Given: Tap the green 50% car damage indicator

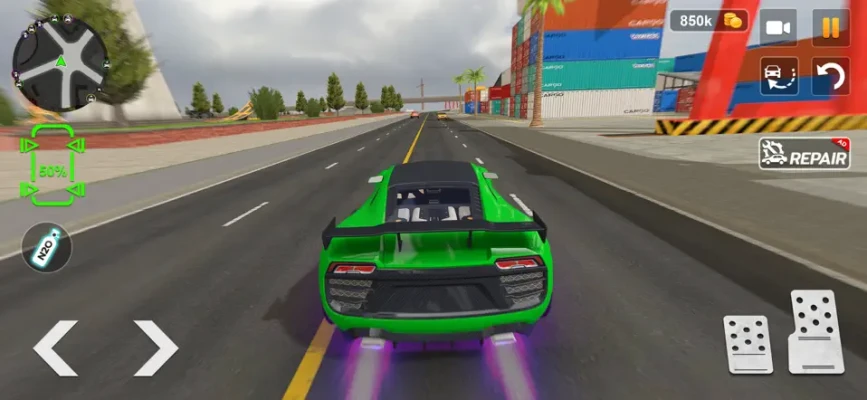Looking at the screenshot, I should (x=52, y=166).
